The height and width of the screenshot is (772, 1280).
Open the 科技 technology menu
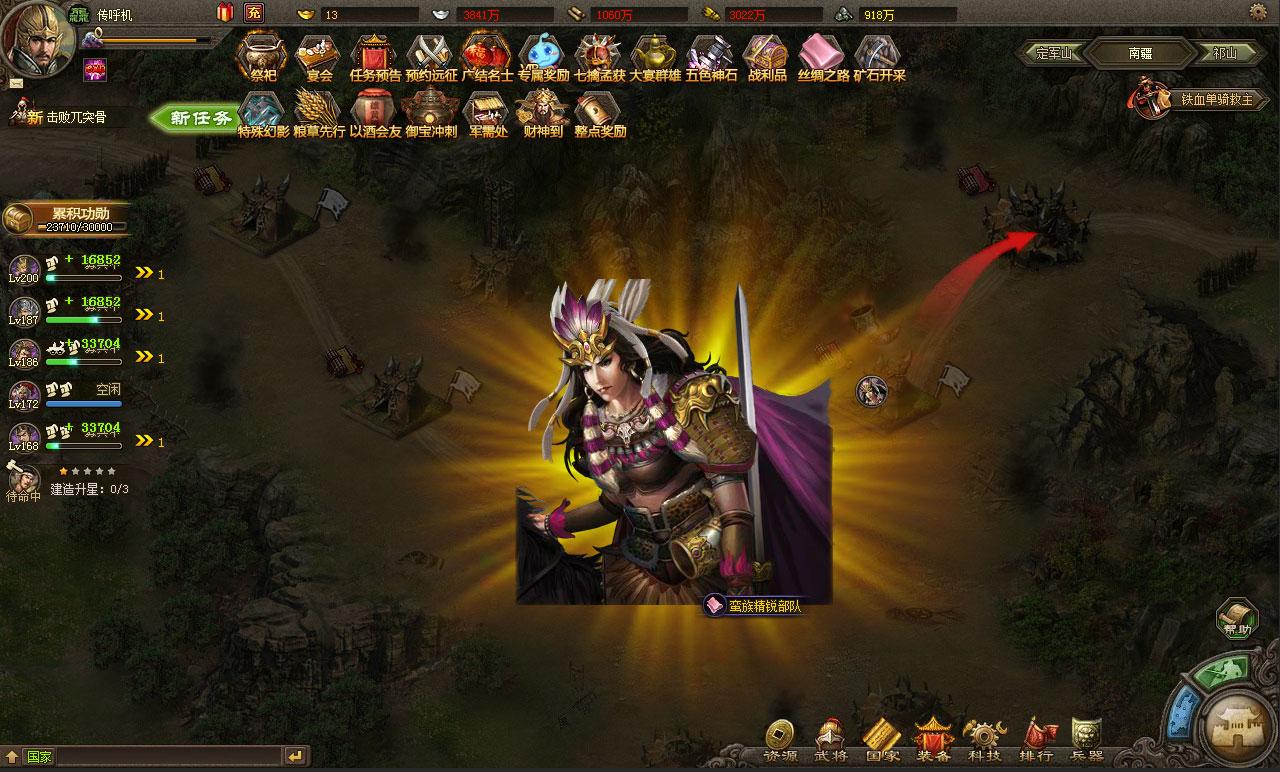(x=984, y=742)
